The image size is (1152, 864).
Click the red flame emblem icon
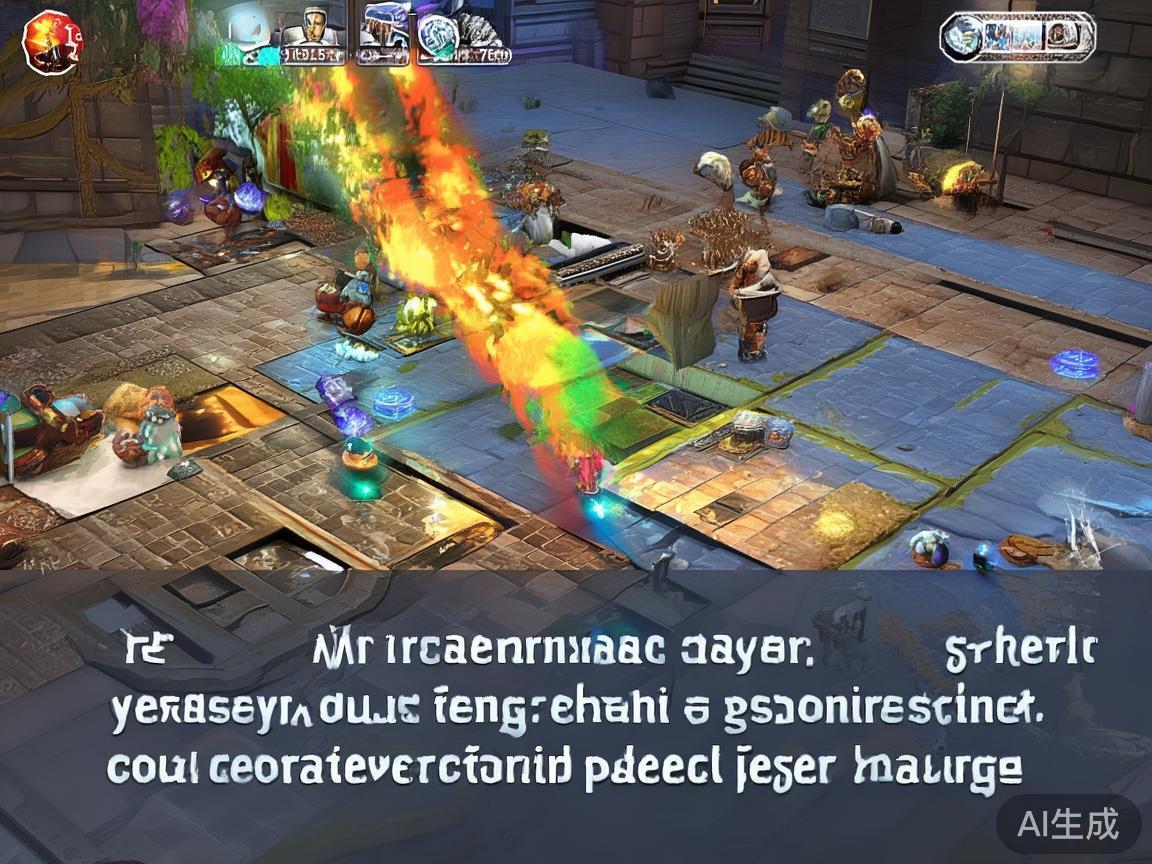50,40
